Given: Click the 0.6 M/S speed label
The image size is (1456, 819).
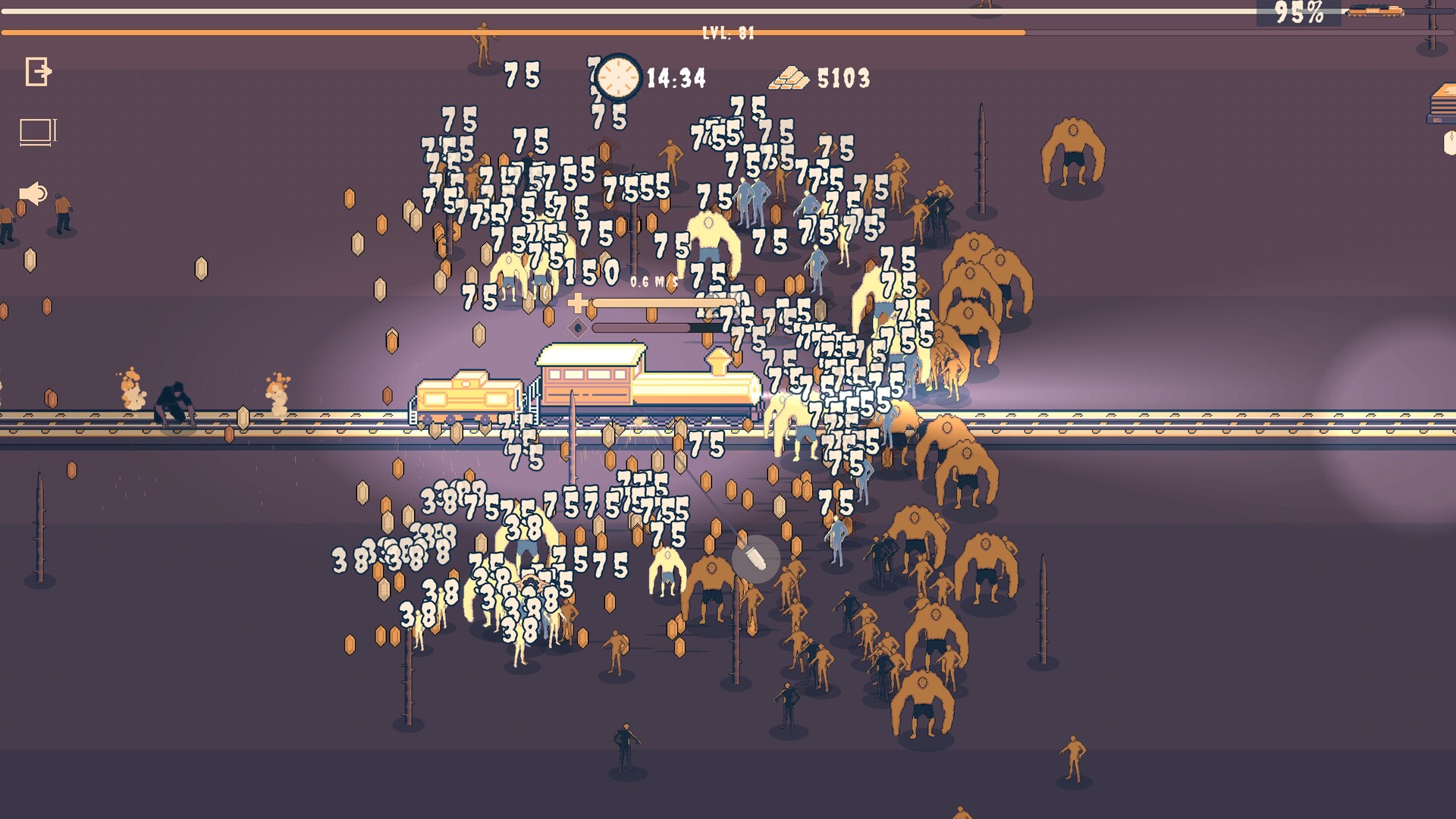Looking at the screenshot, I should click(x=654, y=281).
